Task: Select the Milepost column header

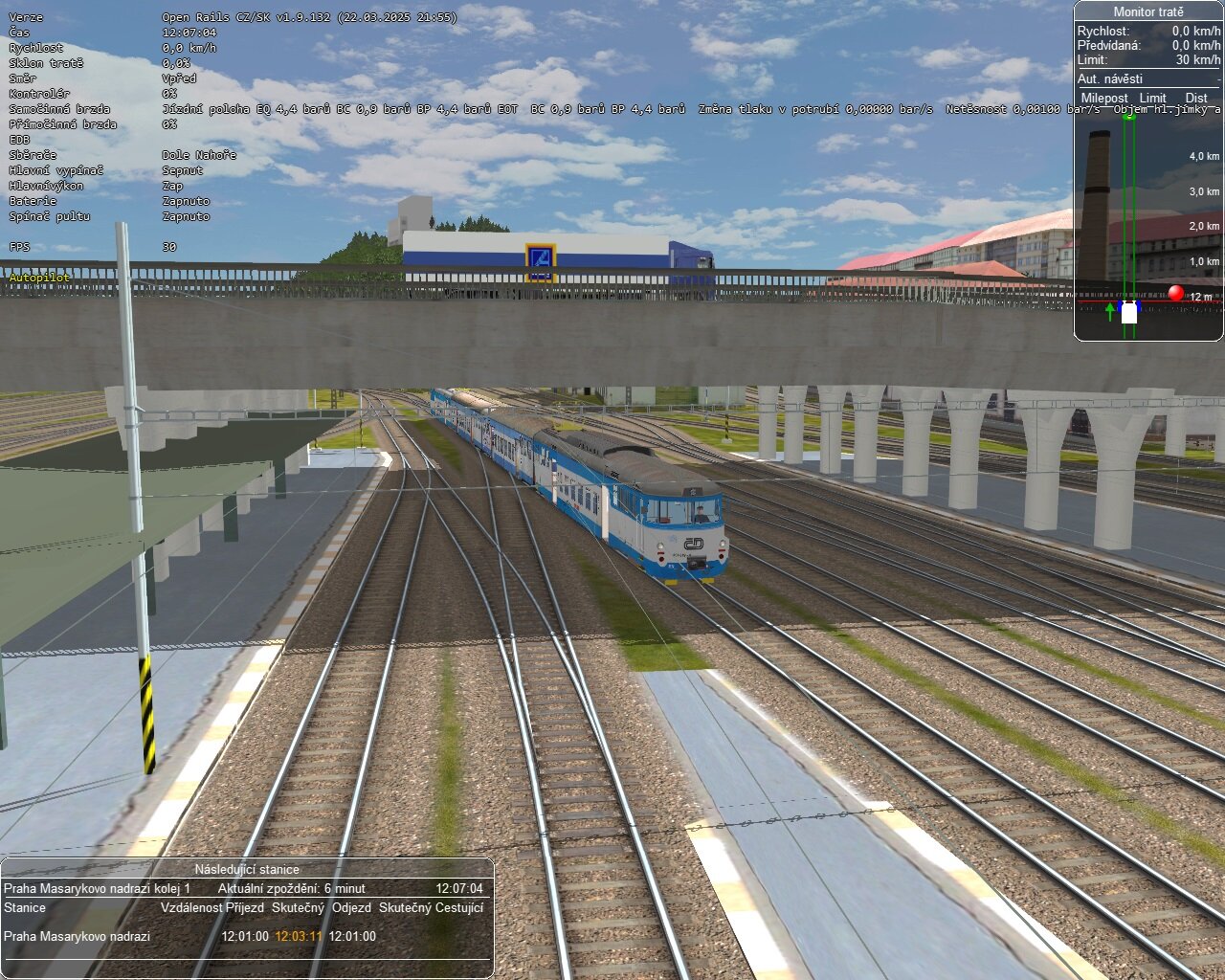Action: tap(1105, 98)
